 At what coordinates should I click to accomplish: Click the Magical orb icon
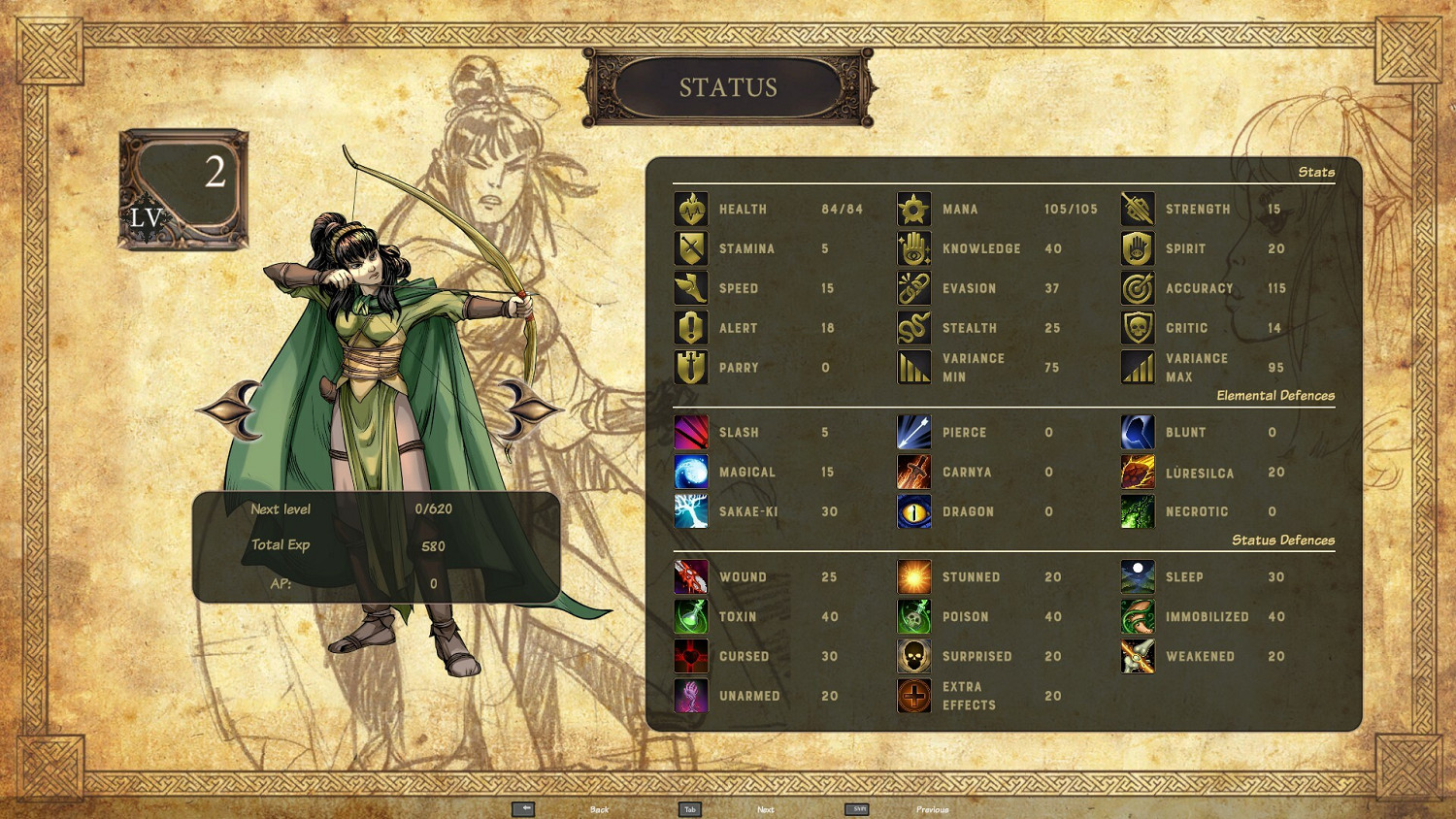pyautogui.click(x=691, y=473)
